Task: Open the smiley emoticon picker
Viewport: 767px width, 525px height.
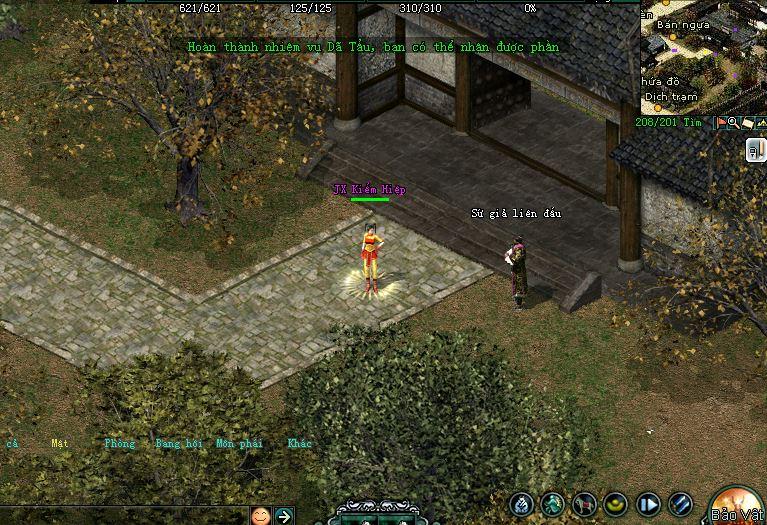Action: pyautogui.click(x=260, y=516)
